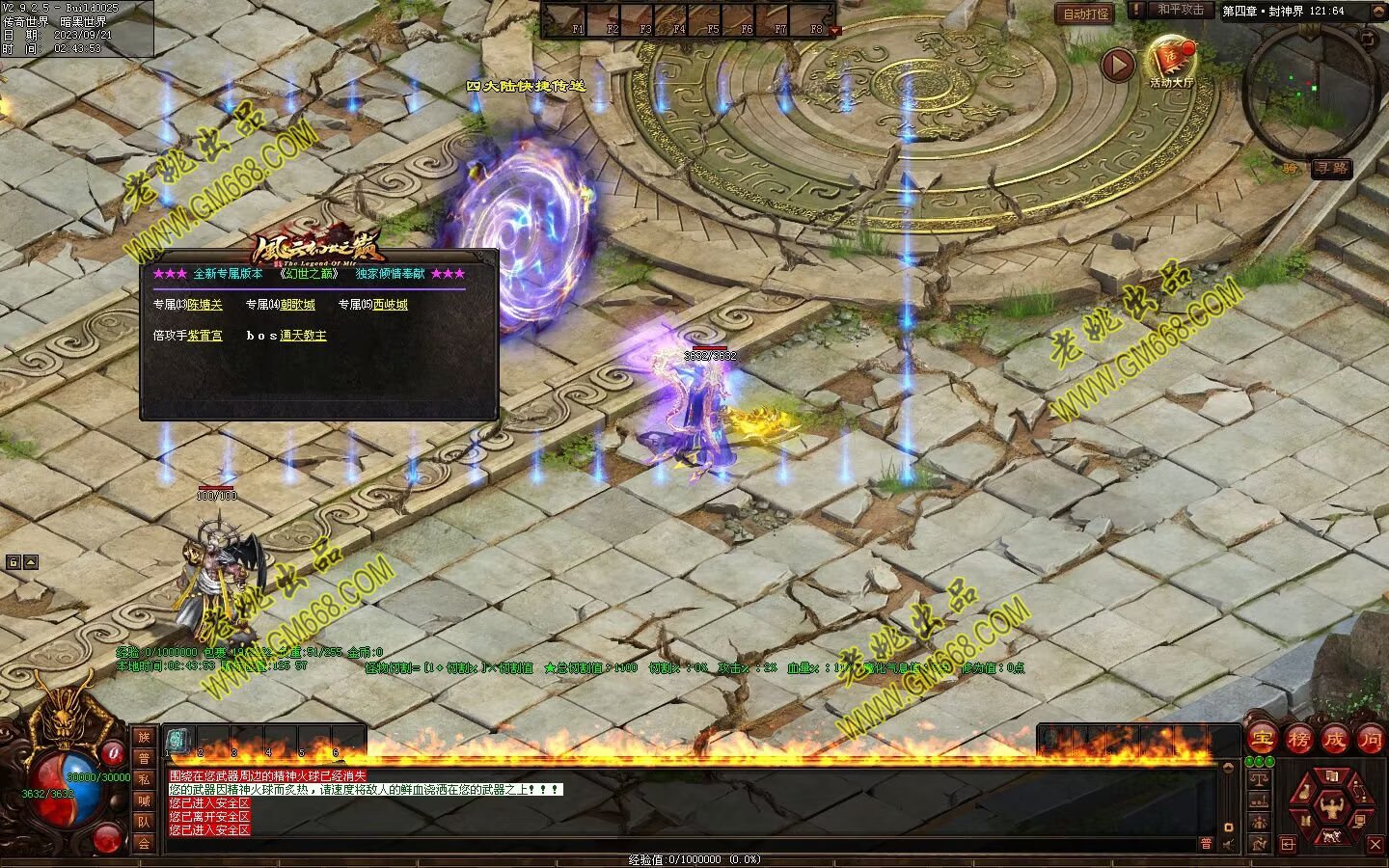Image resolution: width=1389 pixels, height=868 pixels.
Task: Close the menu with the X button
Action: (1375, 845)
